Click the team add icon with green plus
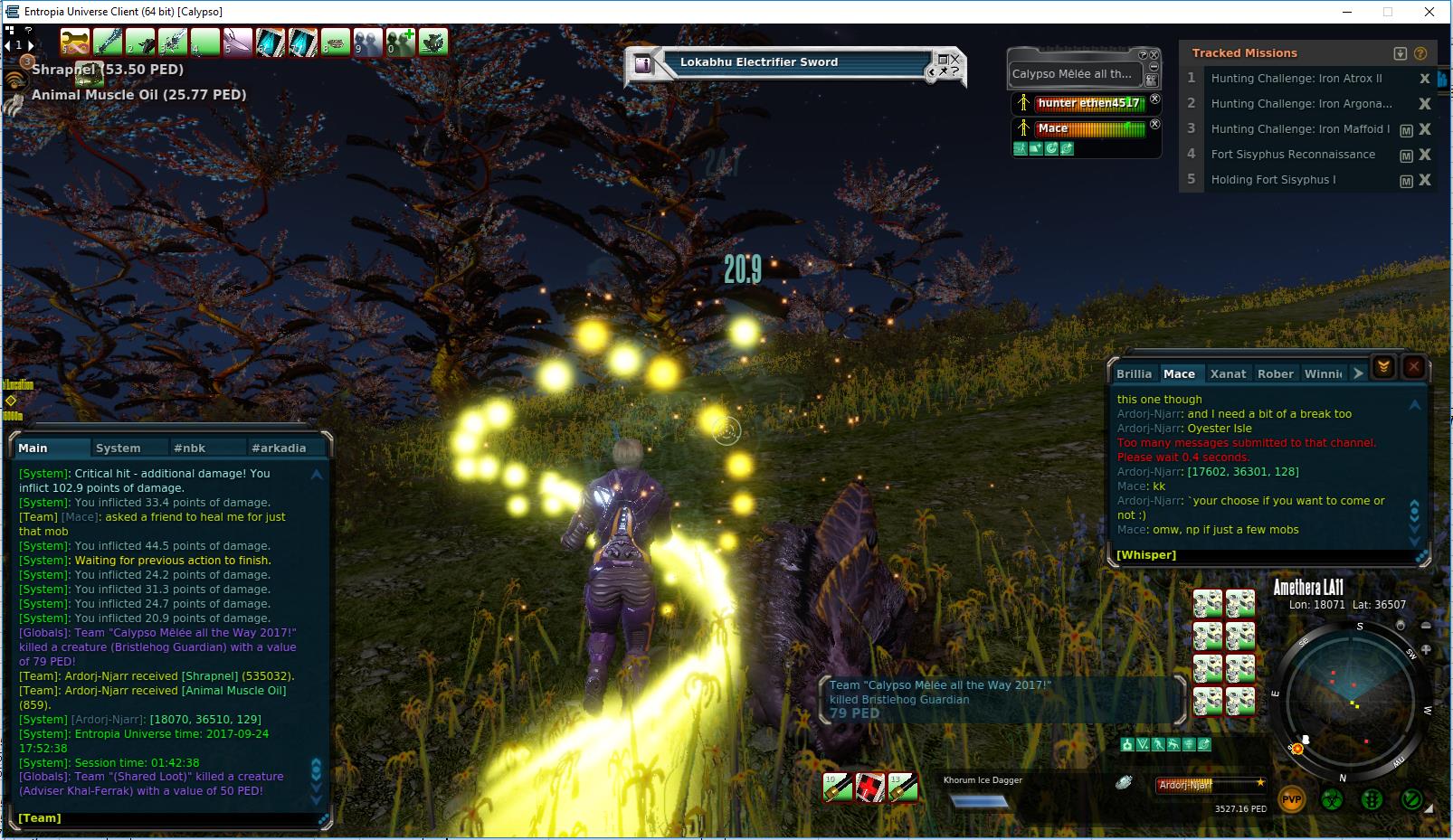The image size is (1453, 840). [x=401, y=42]
